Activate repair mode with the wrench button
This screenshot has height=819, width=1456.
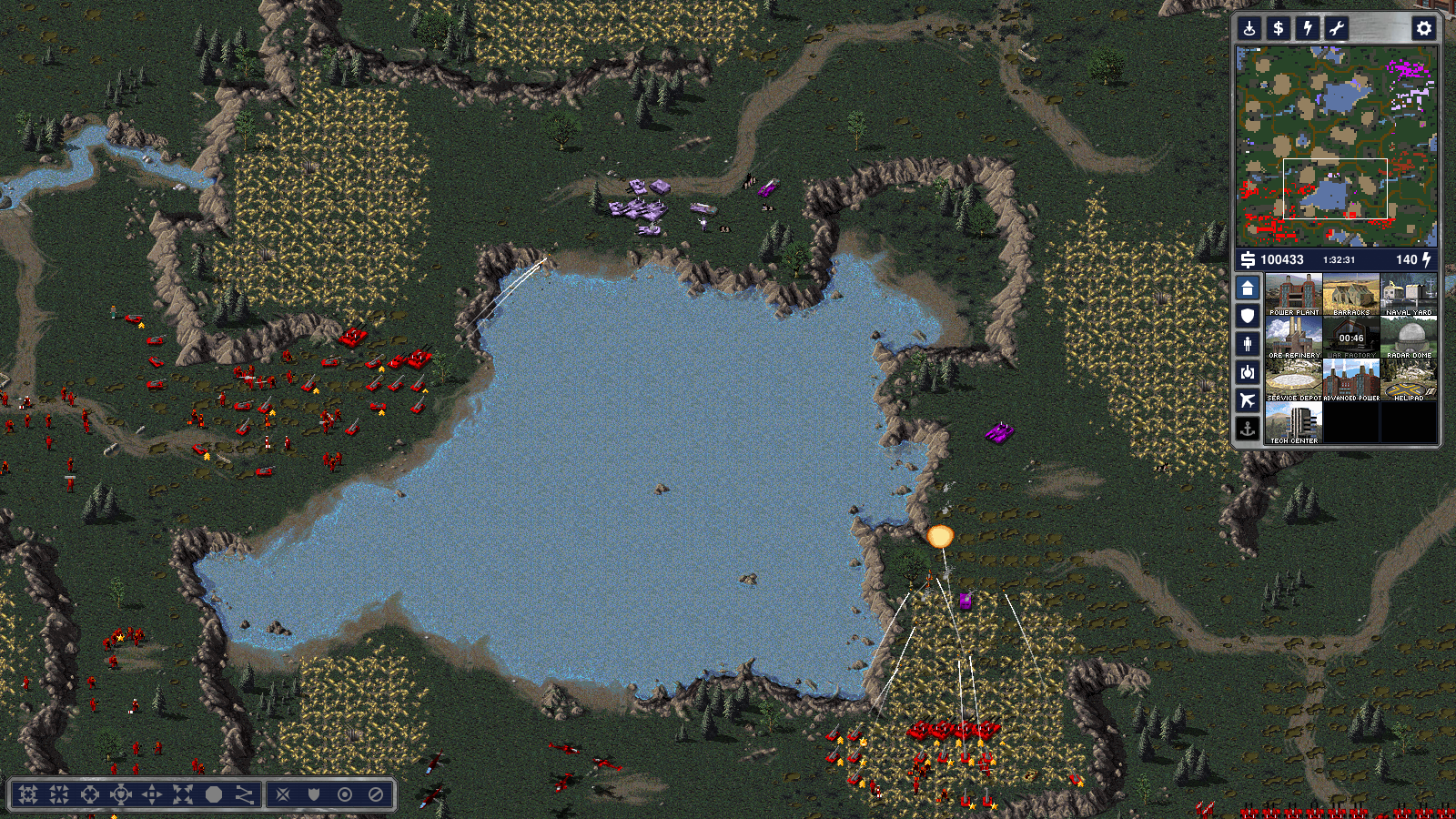click(x=1337, y=28)
